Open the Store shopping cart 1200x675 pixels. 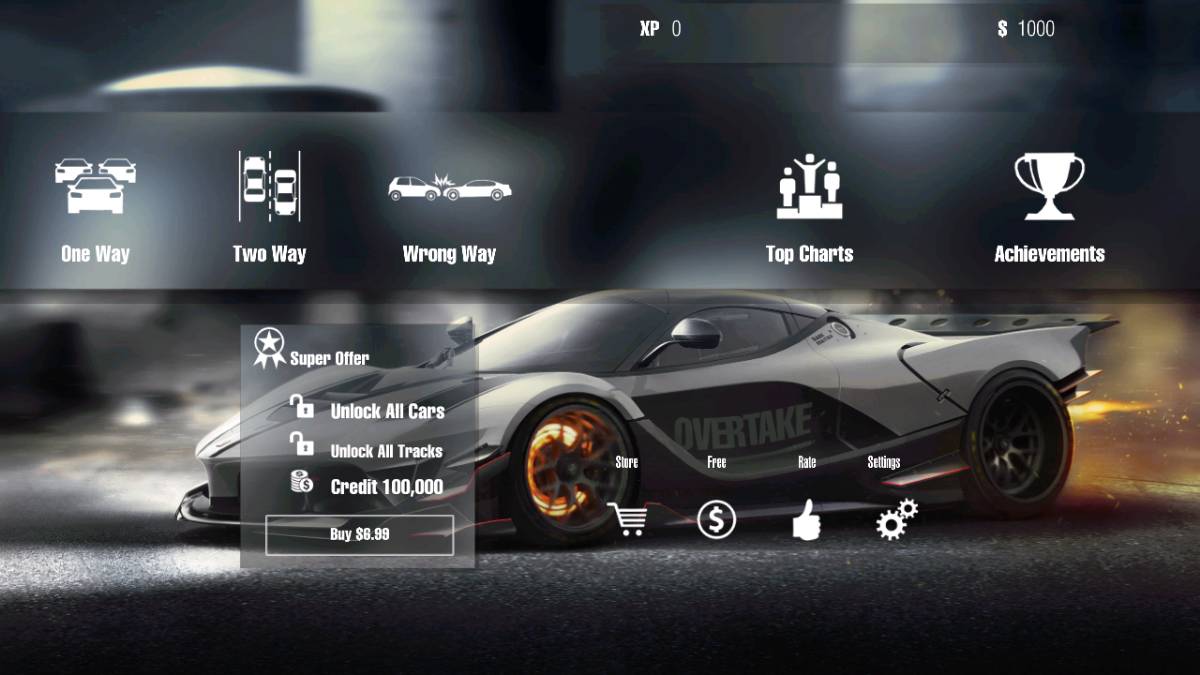[627, 519]
